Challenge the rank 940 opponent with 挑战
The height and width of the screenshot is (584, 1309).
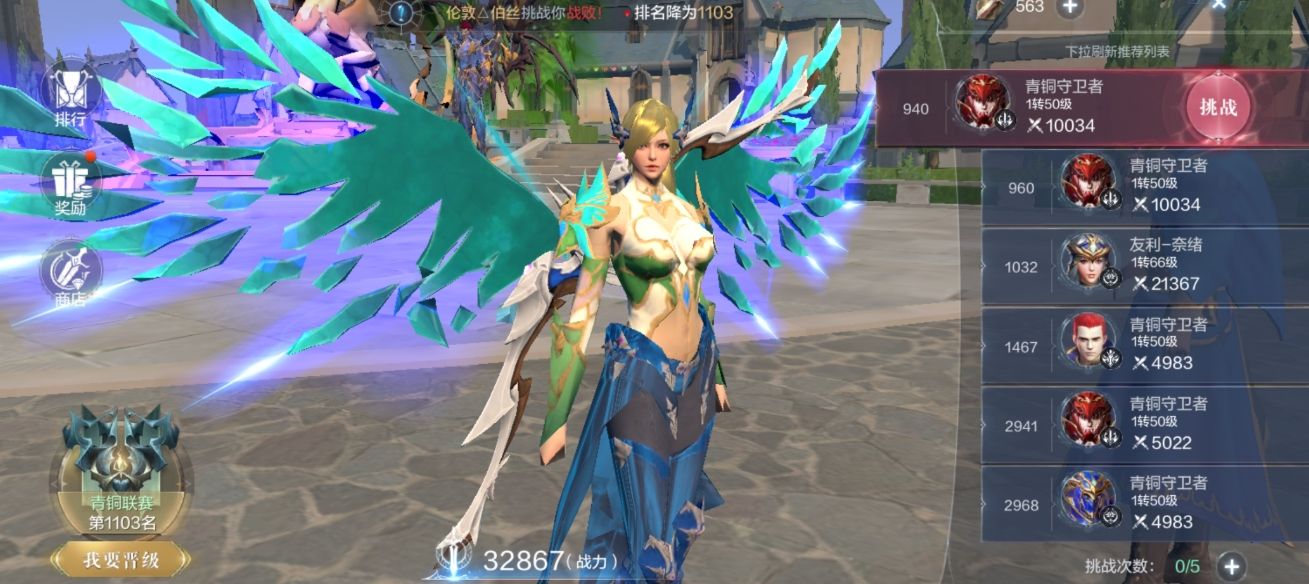point(1217,107)
